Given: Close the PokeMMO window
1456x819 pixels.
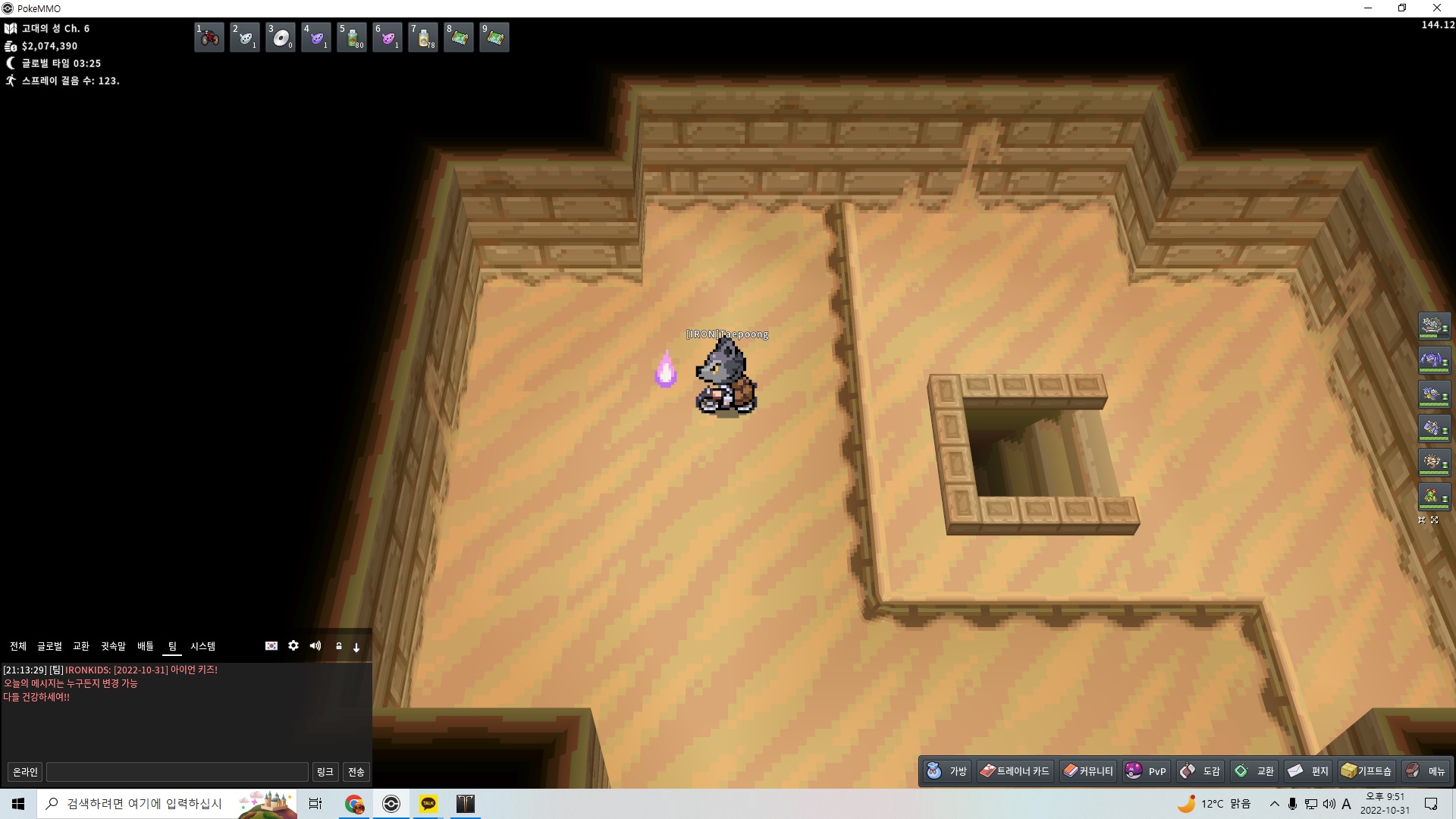Looking at the screenshot, I should pos(1436,8).
